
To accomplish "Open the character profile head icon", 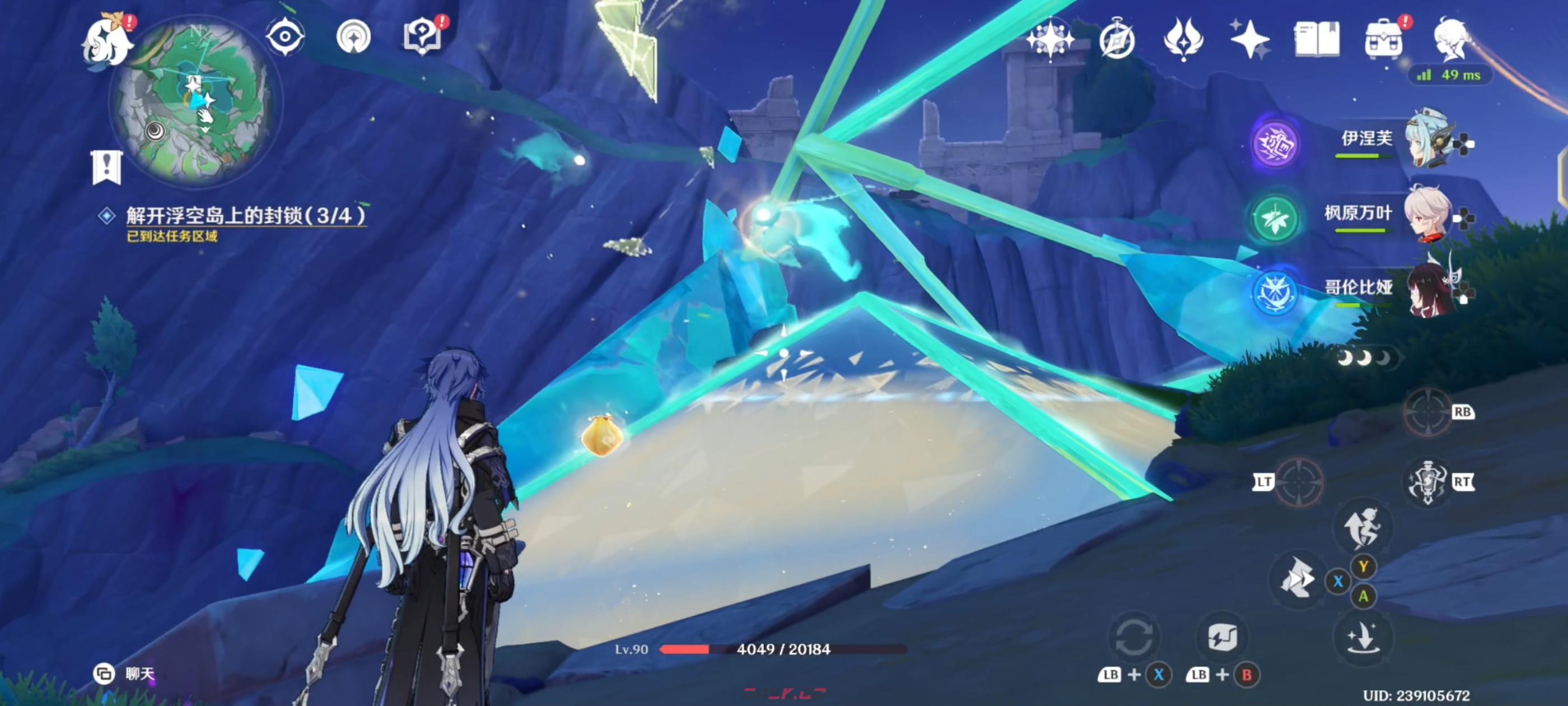I will [x=1452, y=39].
